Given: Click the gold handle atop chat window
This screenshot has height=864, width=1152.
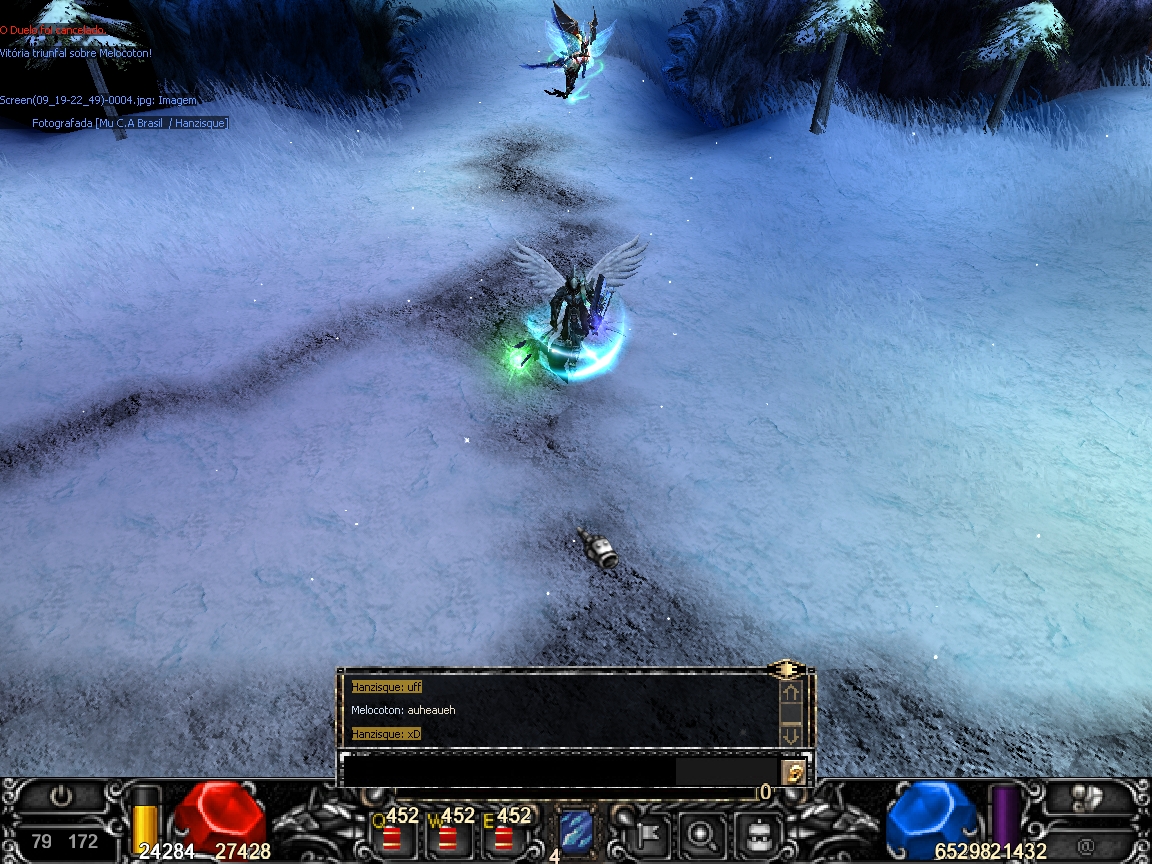Looking at the screenshot, I should [787, 669].
